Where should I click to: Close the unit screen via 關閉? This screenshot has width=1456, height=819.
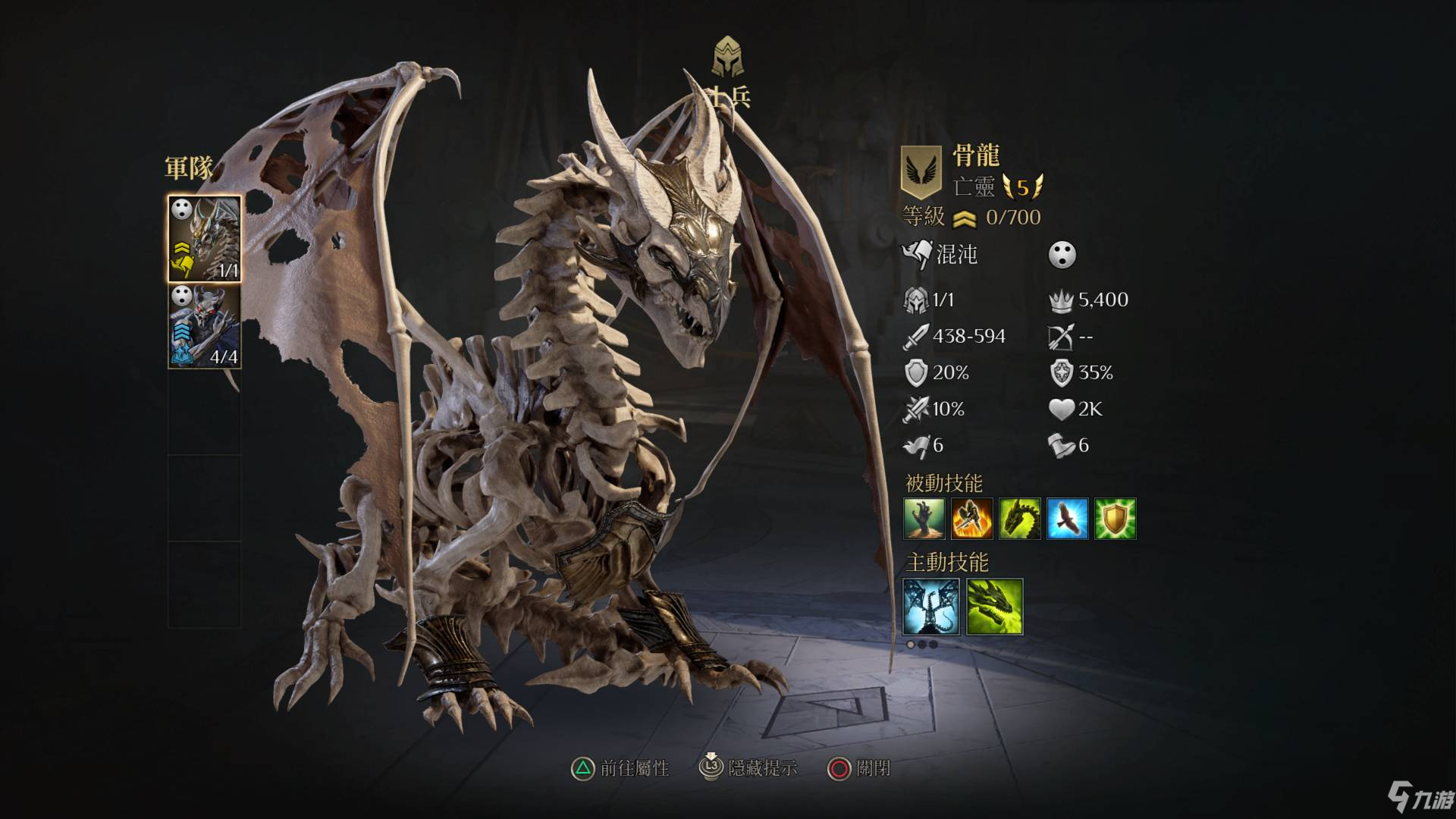coord(859,768)
